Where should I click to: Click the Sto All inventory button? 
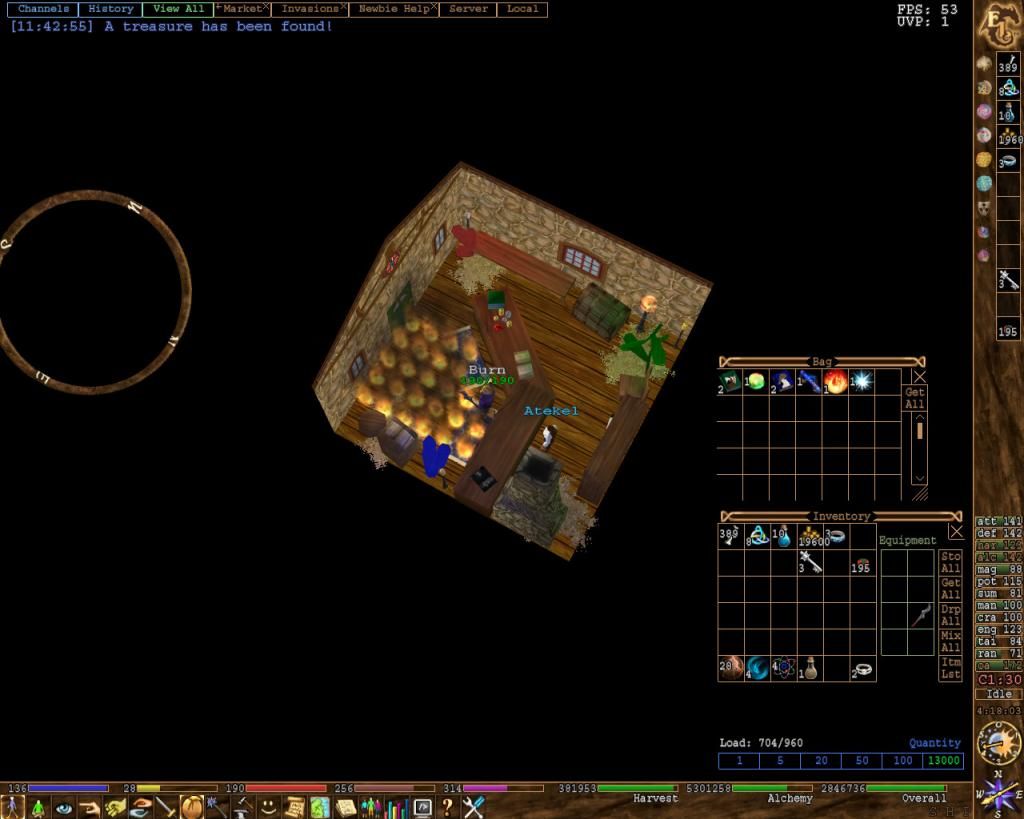click(x=951, y=562)
